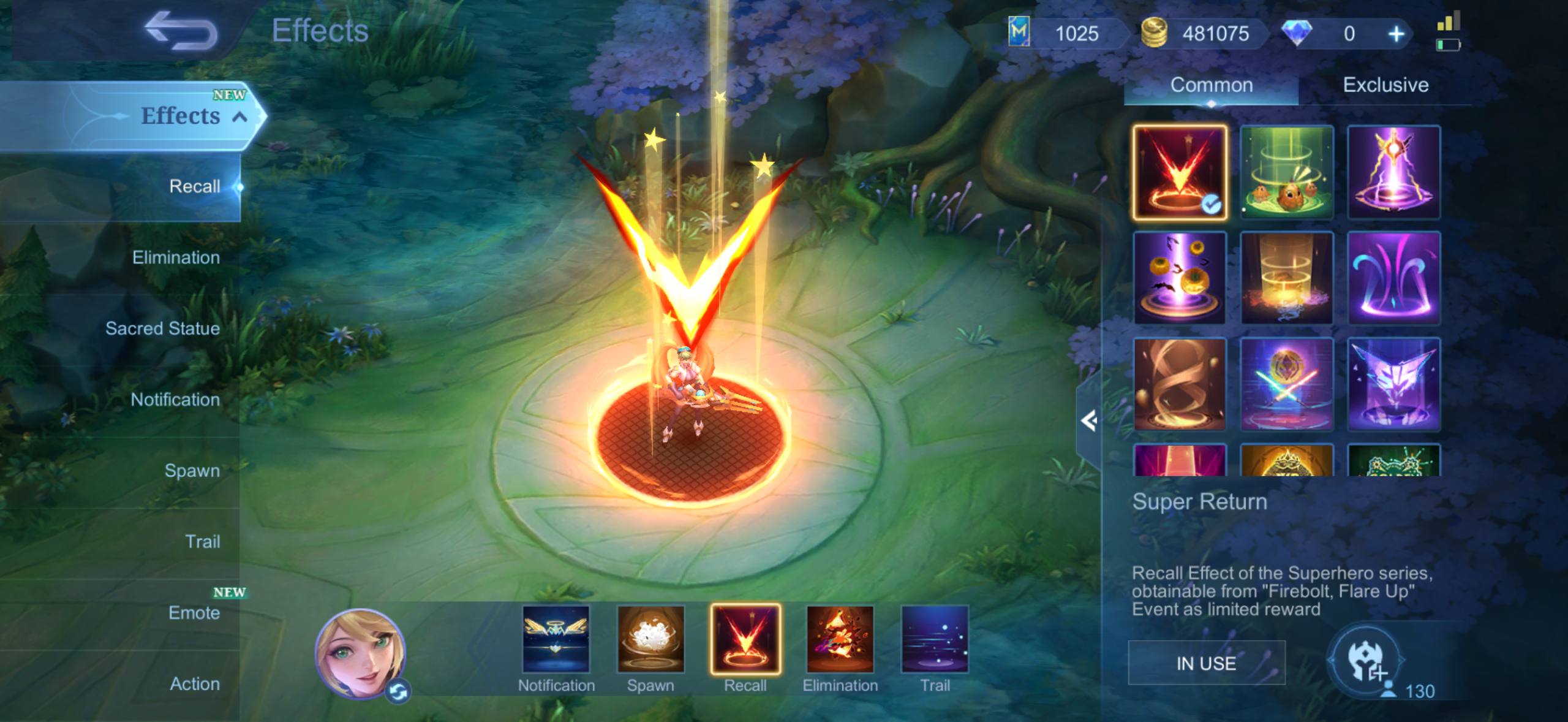Go back using the arrow button

click(x=181, y=32)
